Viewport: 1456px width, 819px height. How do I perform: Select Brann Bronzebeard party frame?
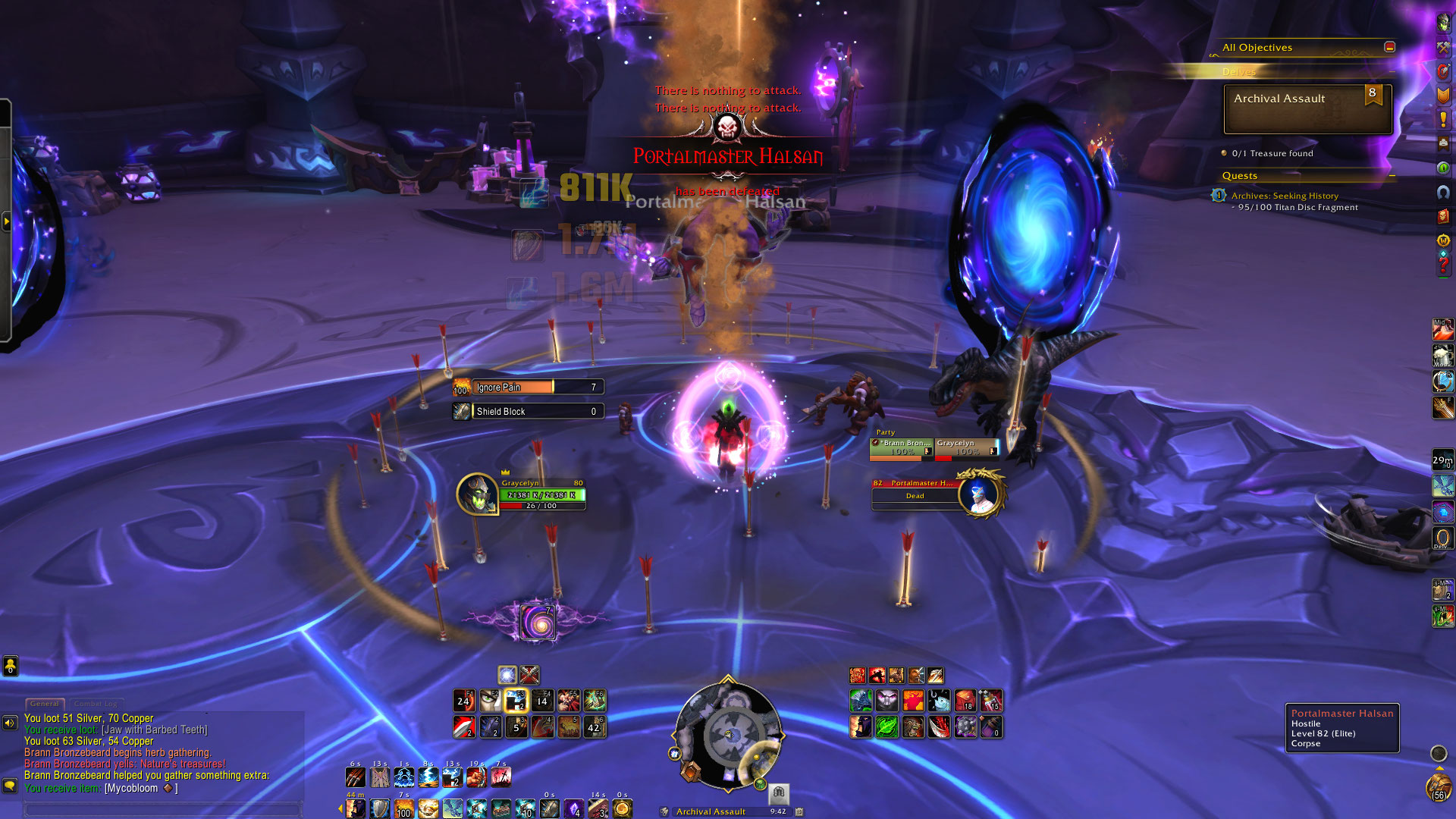coord(902,447)
